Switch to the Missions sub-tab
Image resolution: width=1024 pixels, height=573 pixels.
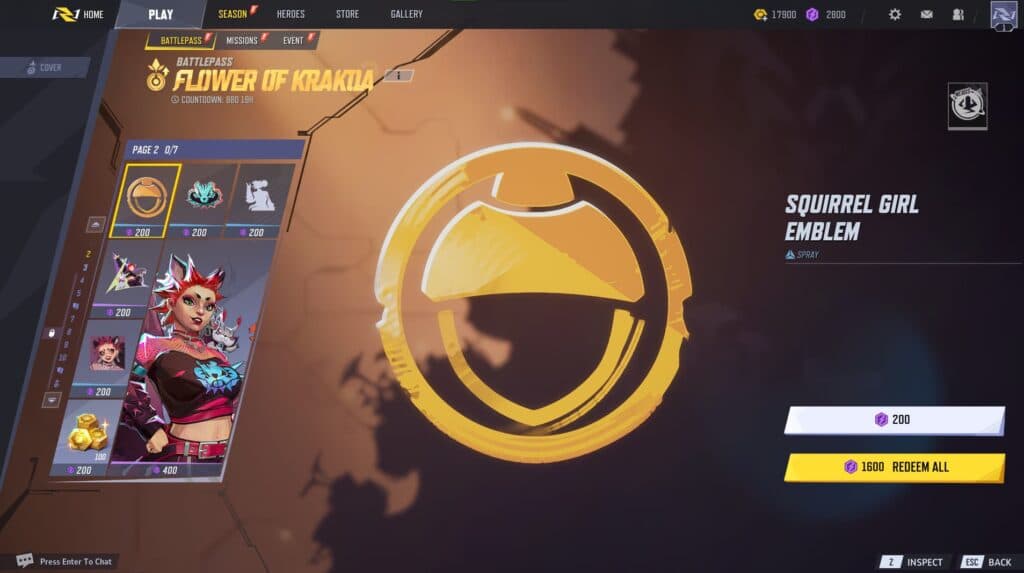243,40
